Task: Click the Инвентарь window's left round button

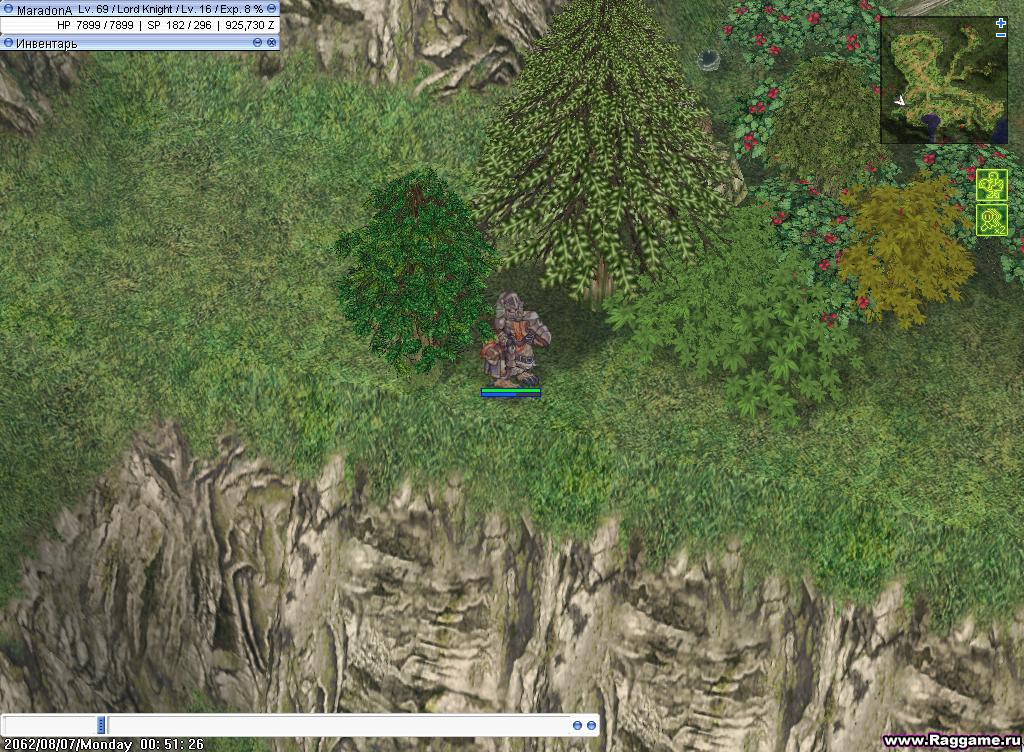Action: pyautogui.click(x=8, y=43)
